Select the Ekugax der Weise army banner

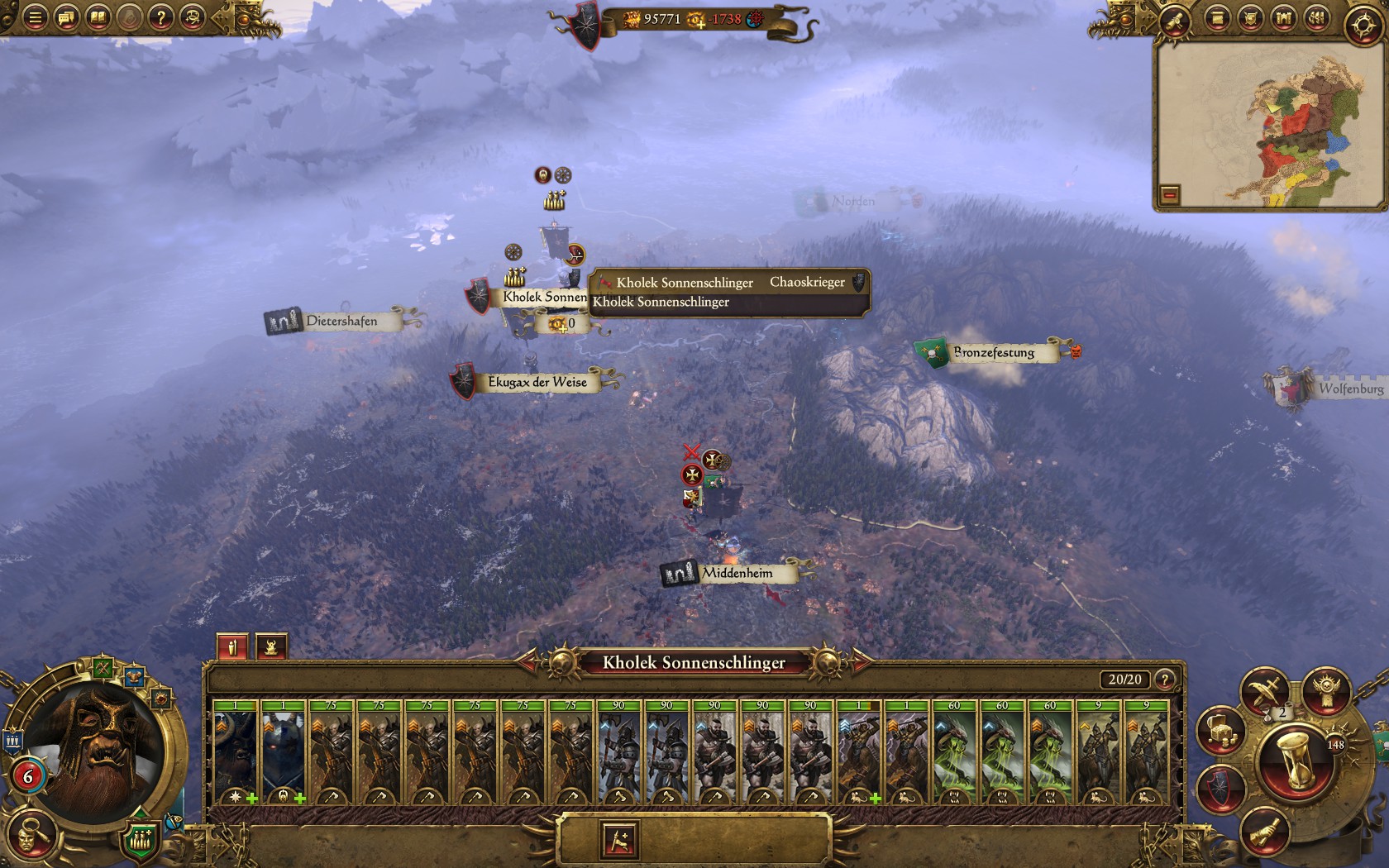click(x=537, y=382)
